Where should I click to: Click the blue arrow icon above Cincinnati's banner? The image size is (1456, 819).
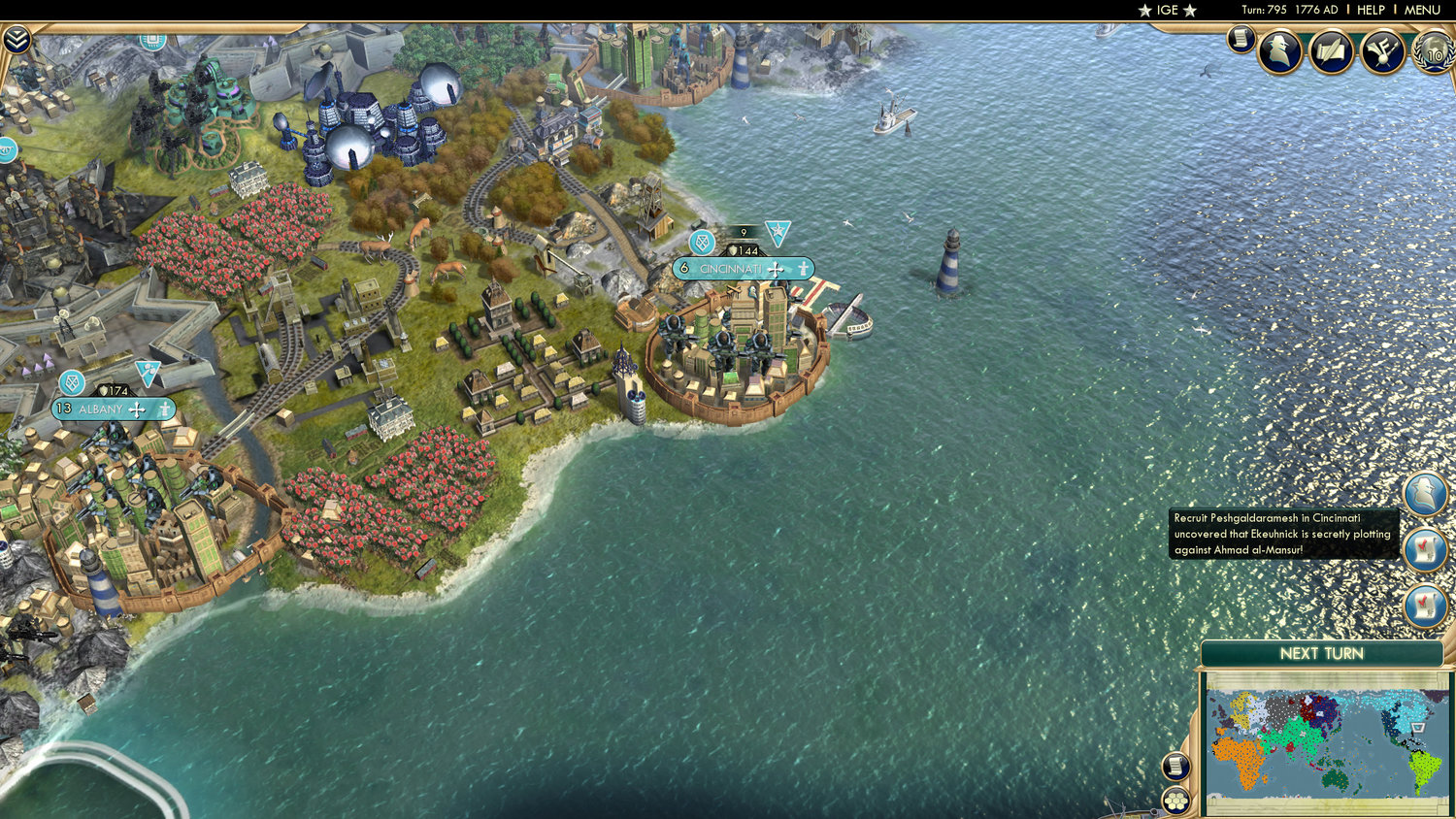point(776,233)
